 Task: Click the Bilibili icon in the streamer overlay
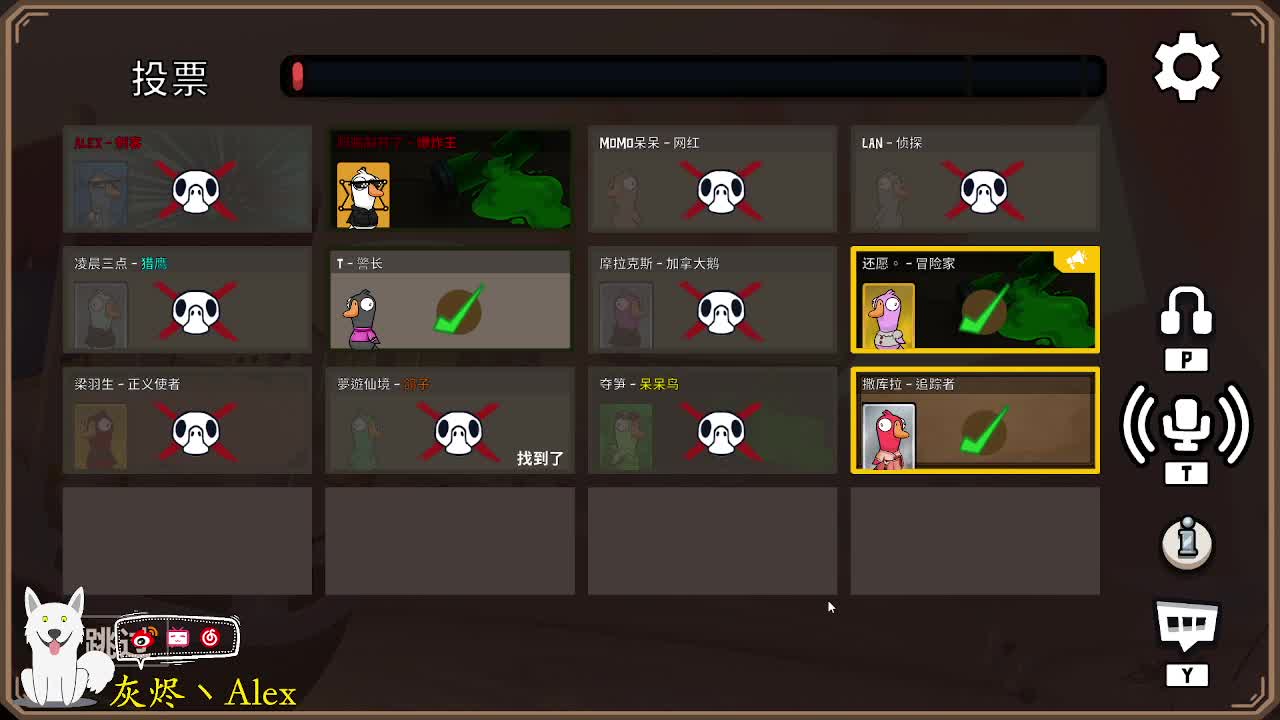[x=178, y=637]
